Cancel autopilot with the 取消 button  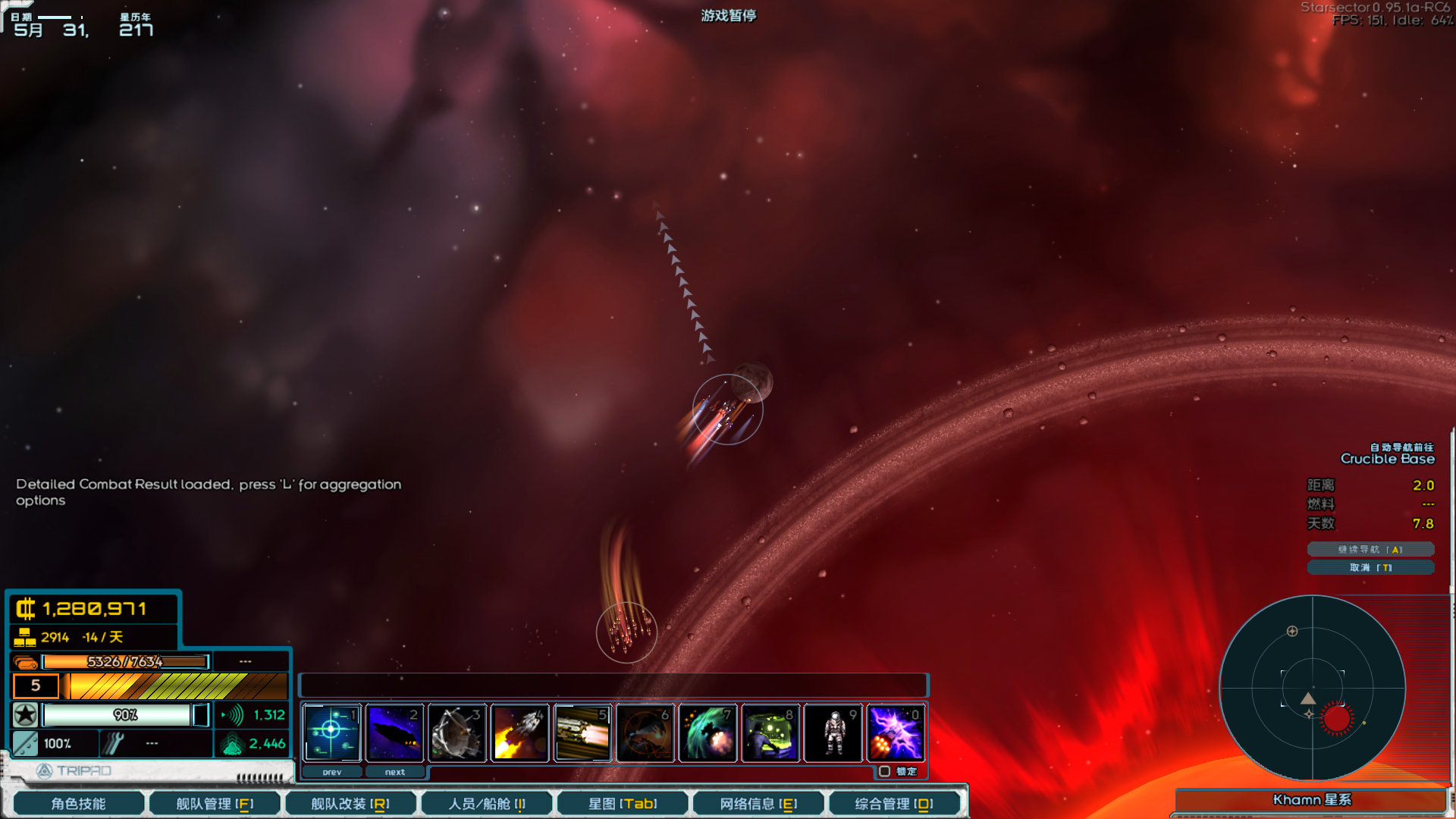[x=1370, y=567]
